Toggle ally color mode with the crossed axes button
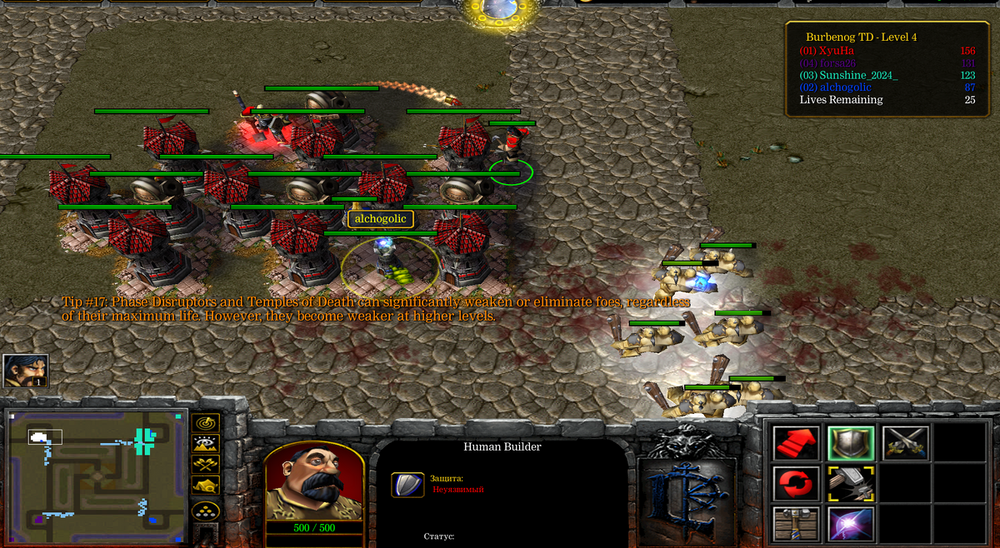Viewport: 1000px width, 548px height. click(x=206, y=464)
